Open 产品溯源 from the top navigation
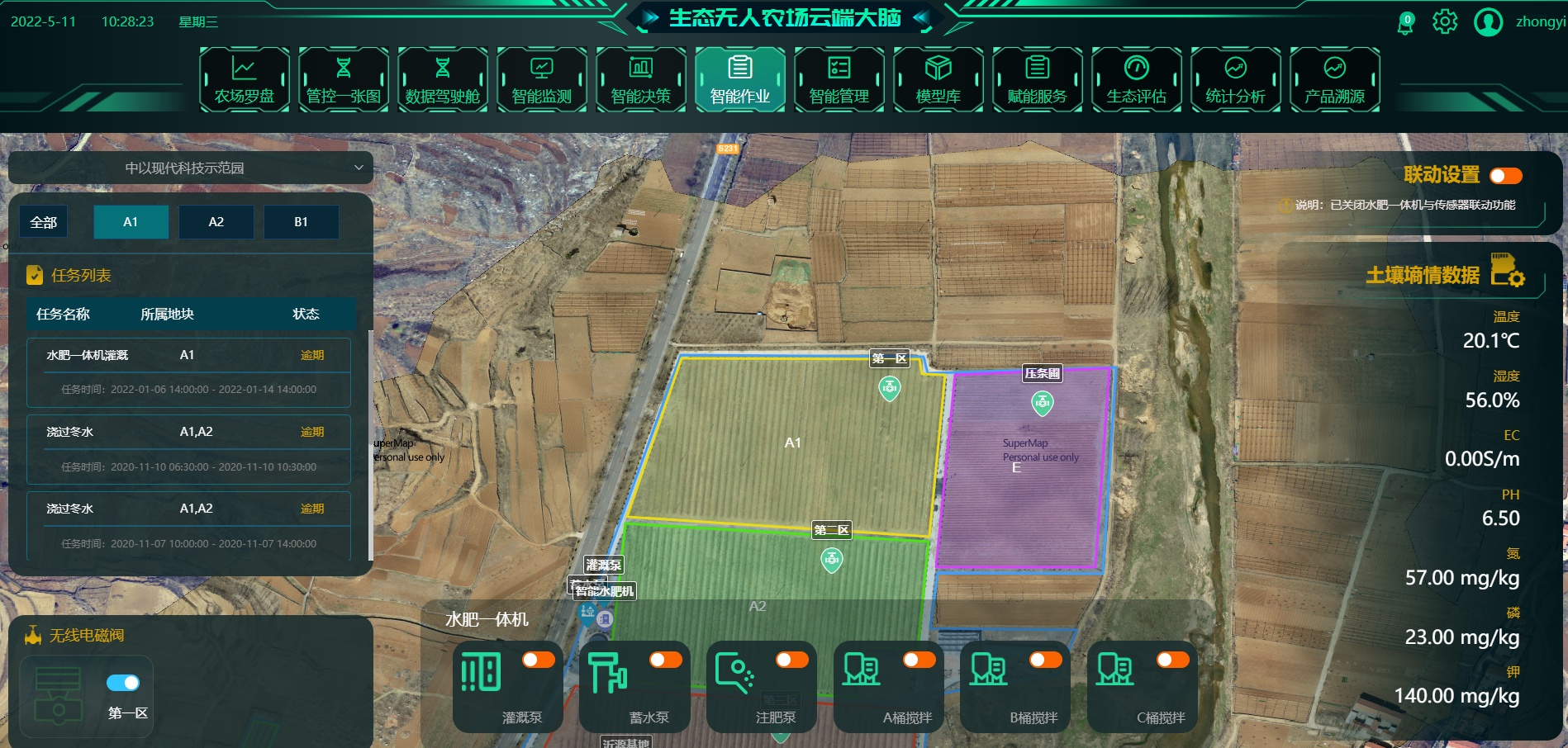This screenshot has height=748, width=1568. (x=1335, y=79)
